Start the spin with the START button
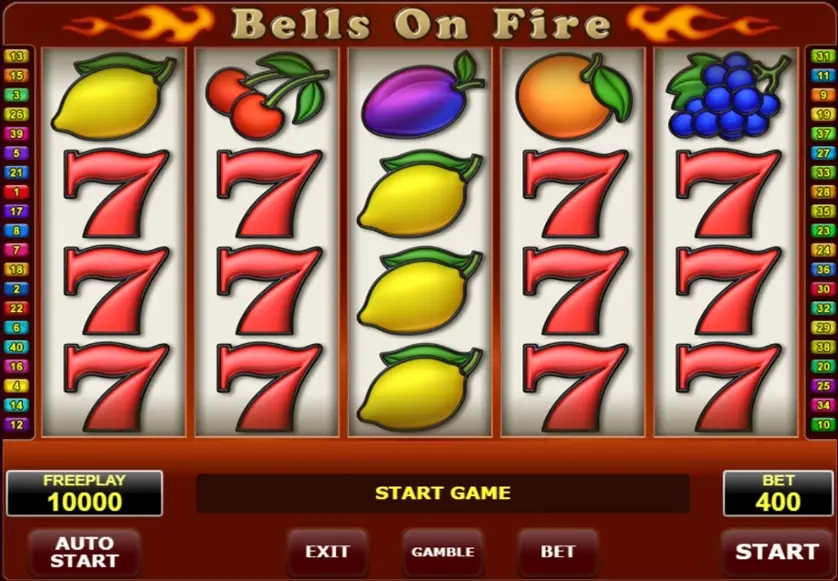The height and width of the screenshot is (581, 838). tap(776, 551)
